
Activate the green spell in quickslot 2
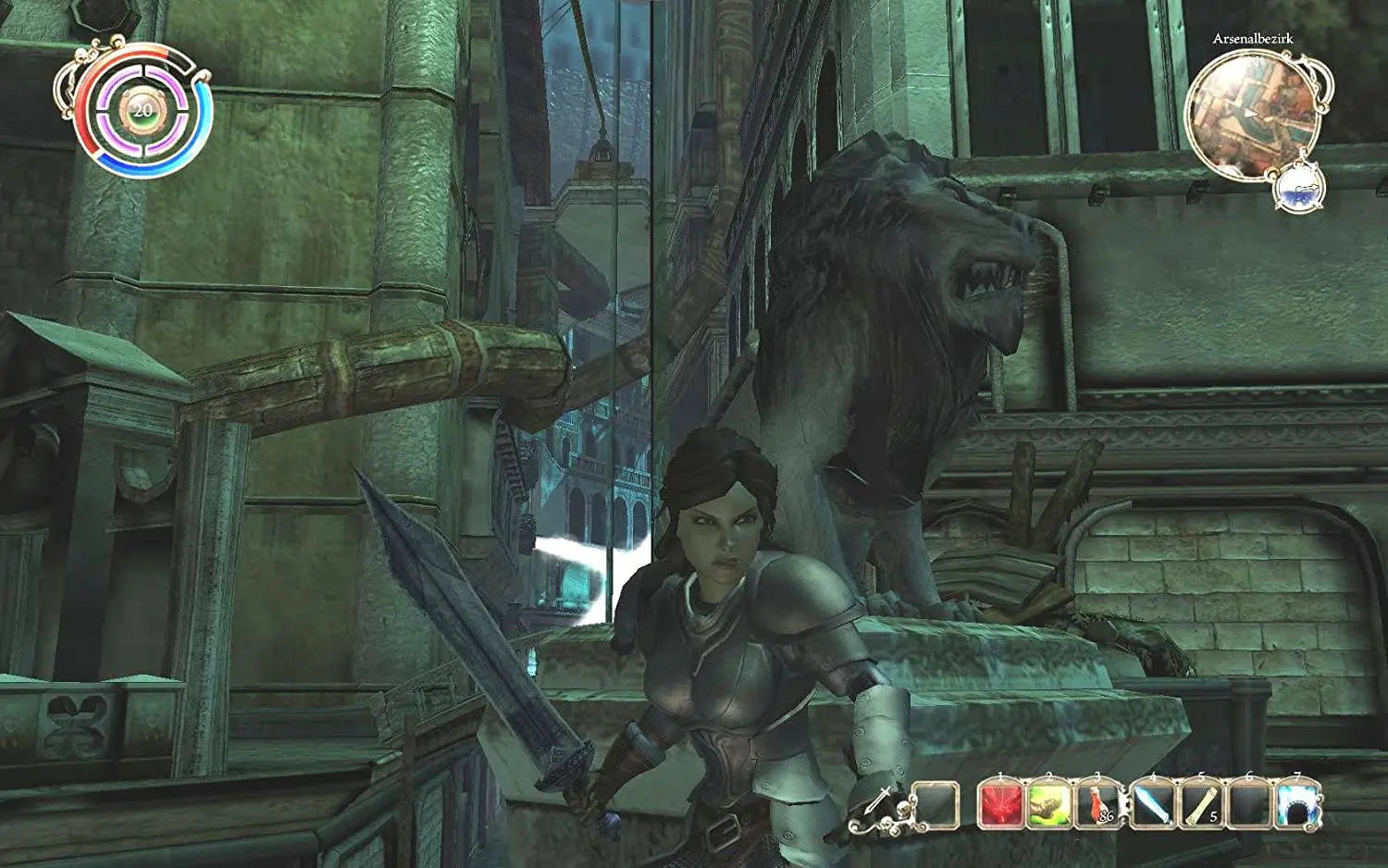click(1049, 805)
